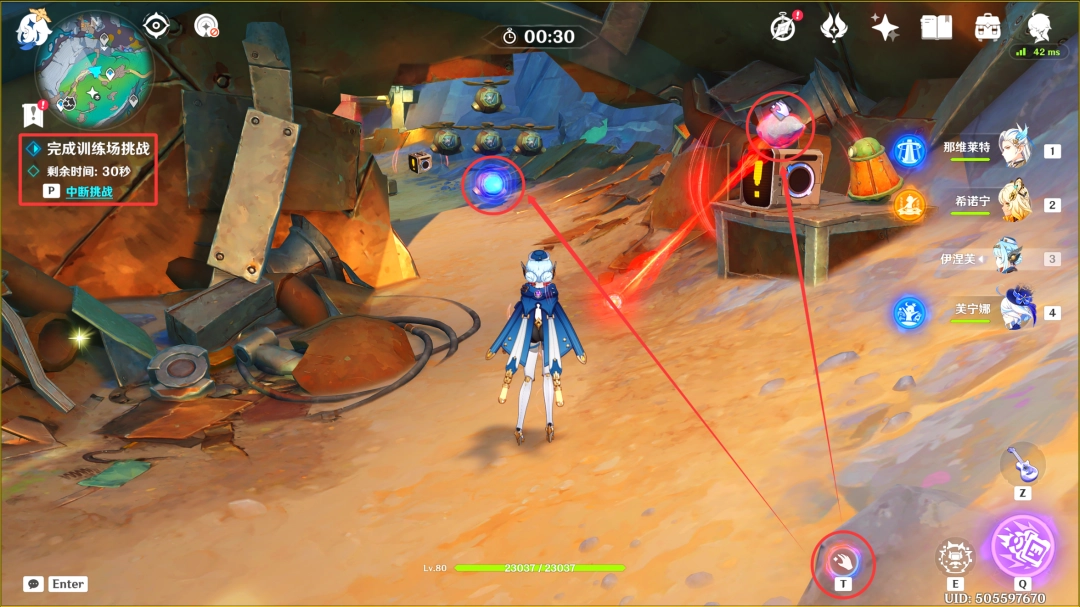1080x607 pixels.
Task: Click the 中断挑战 link to stop the challenge
Action: pos(89,191)
